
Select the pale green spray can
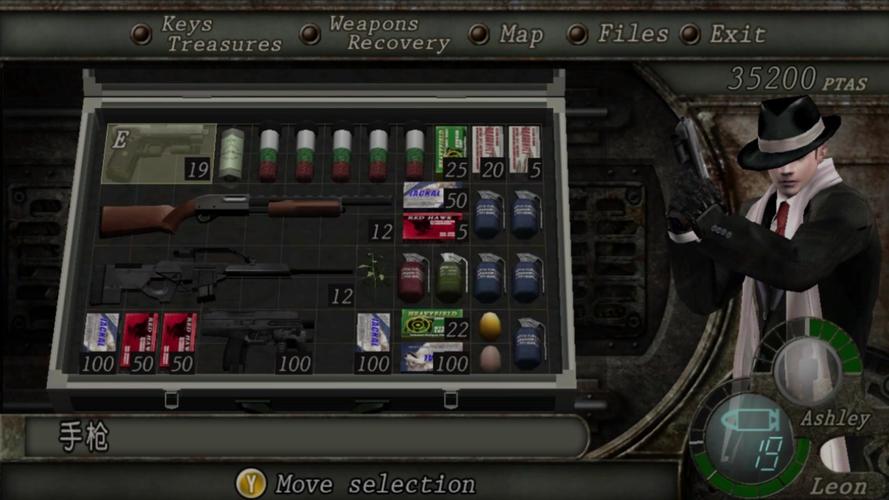pyautogui.click(x=232, y=153)
